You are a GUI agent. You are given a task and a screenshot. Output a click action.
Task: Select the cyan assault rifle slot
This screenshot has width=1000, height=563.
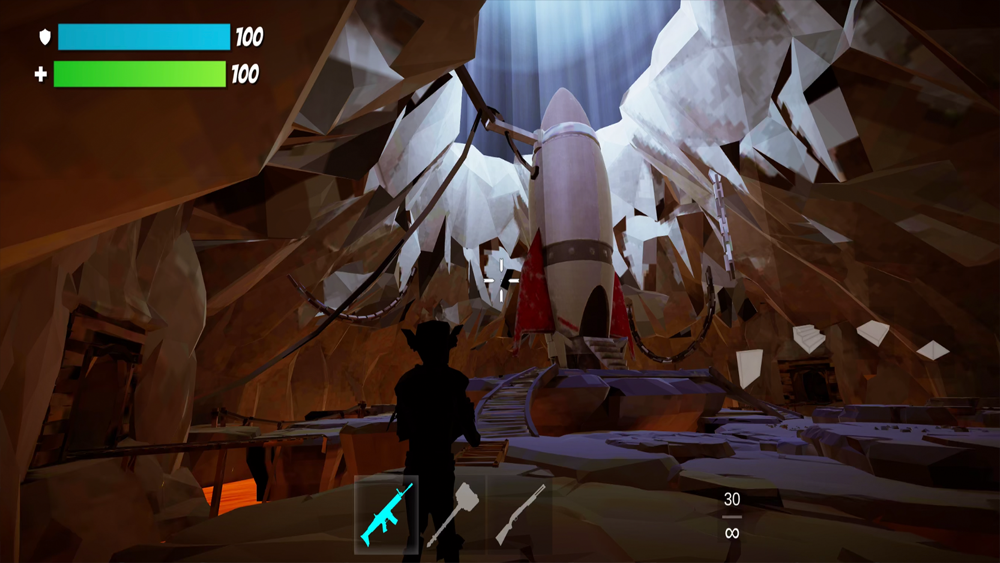pyautogui.click(x=387, y=514)
